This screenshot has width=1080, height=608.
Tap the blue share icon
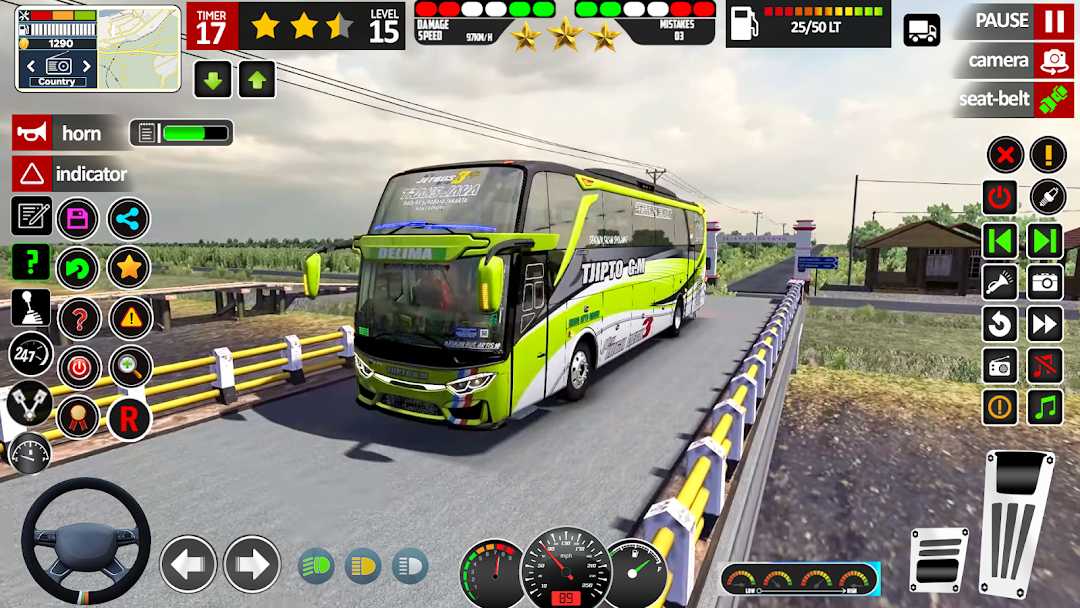coord(129,219)
